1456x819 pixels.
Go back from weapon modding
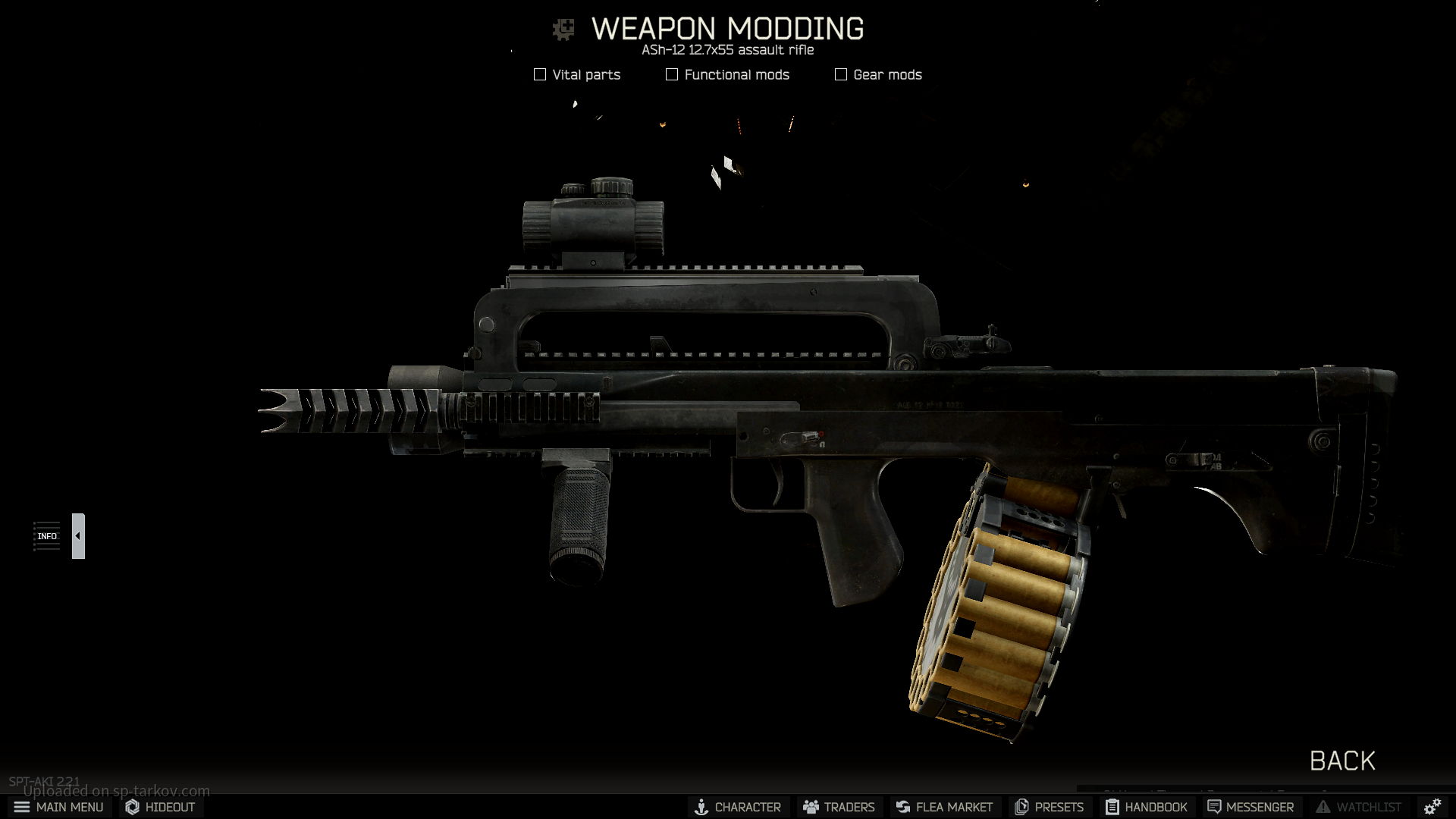click(1341, 761)
